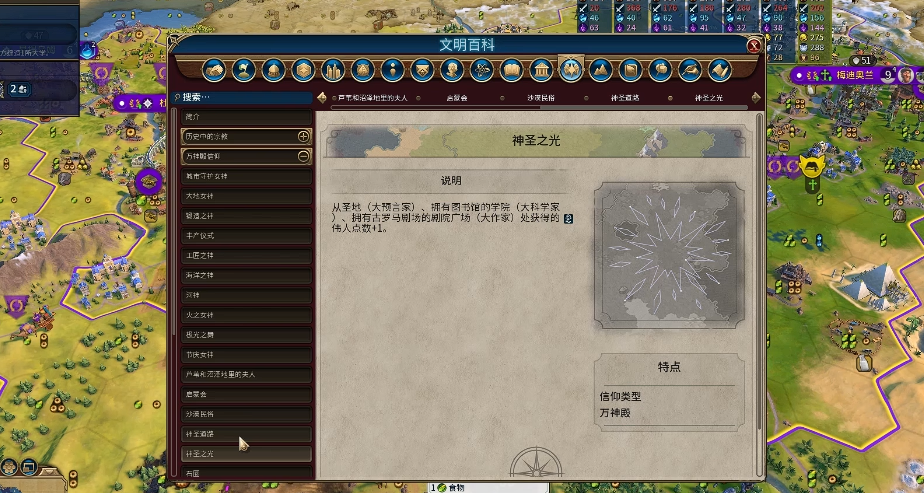Viewport: 924px width, 493px height.
Task: Select the head-profile great people tab
Action: point(452,70)
